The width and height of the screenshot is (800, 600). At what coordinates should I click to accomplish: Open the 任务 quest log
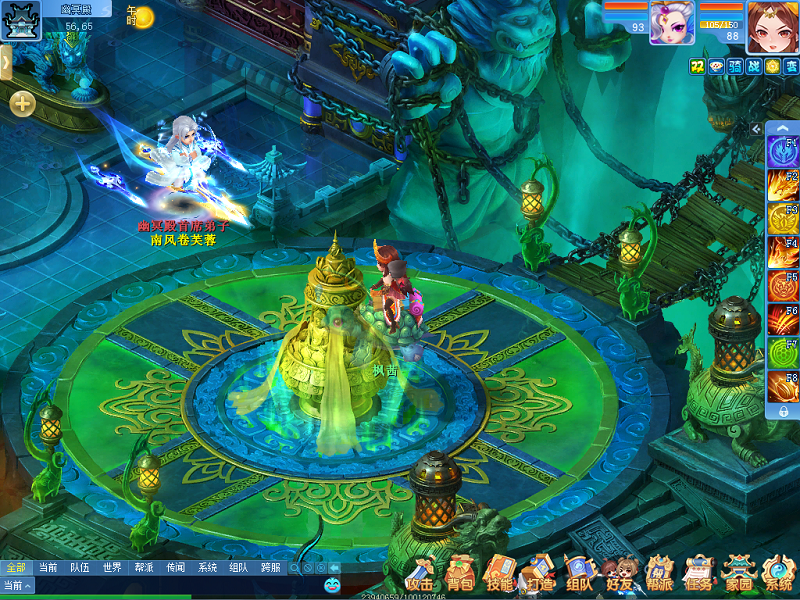(x=698, y=574)
